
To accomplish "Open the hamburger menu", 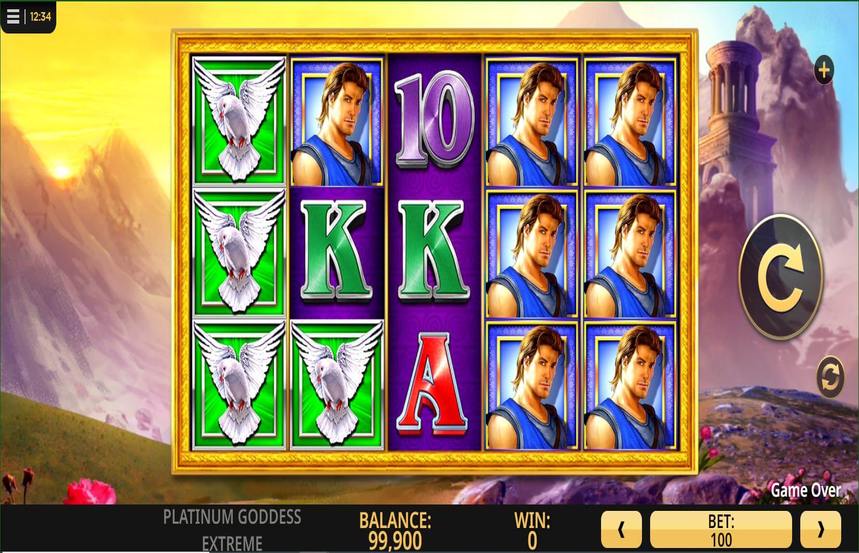I will tap(13, 16).
